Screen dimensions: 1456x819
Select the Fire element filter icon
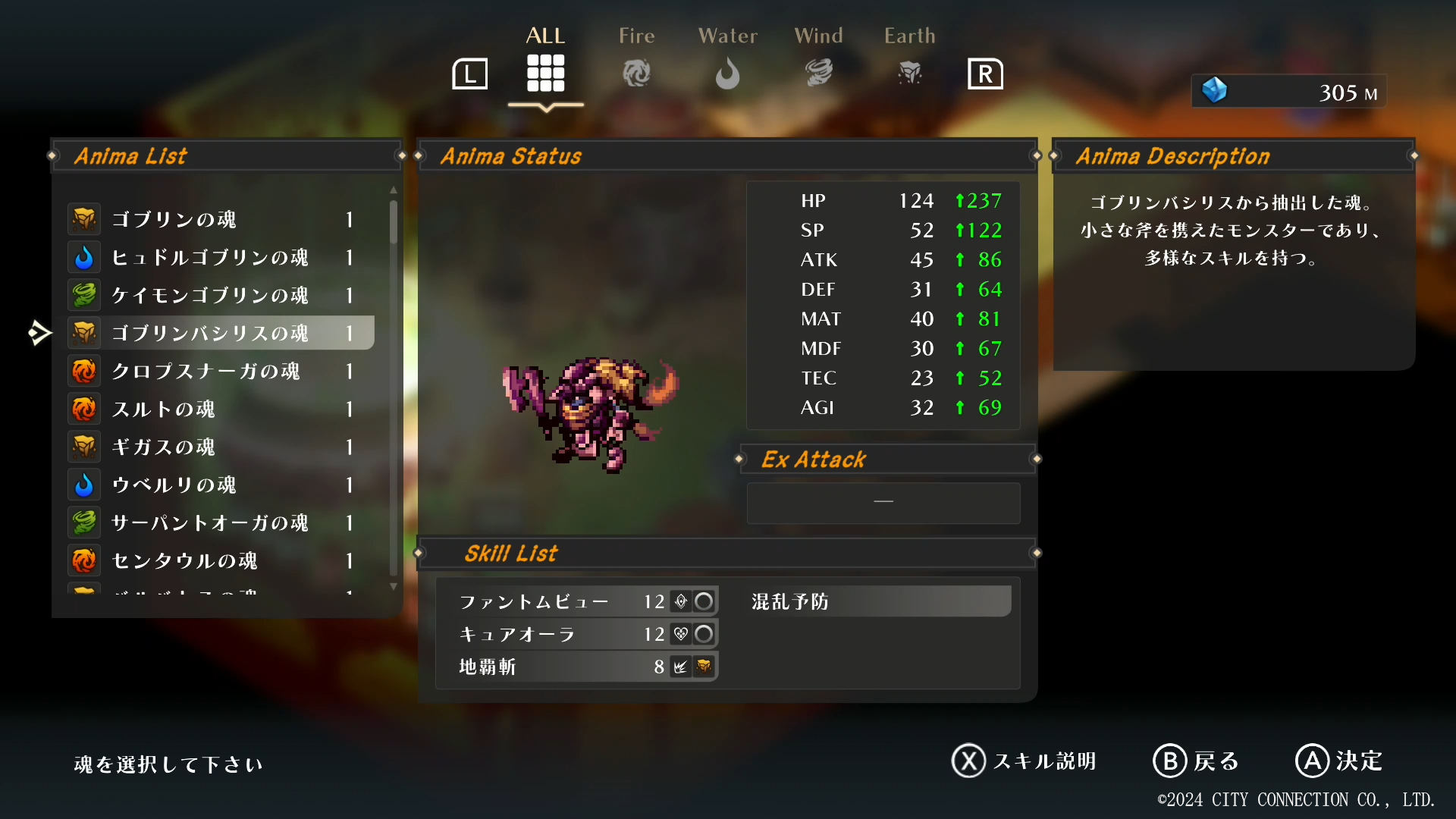636,73
